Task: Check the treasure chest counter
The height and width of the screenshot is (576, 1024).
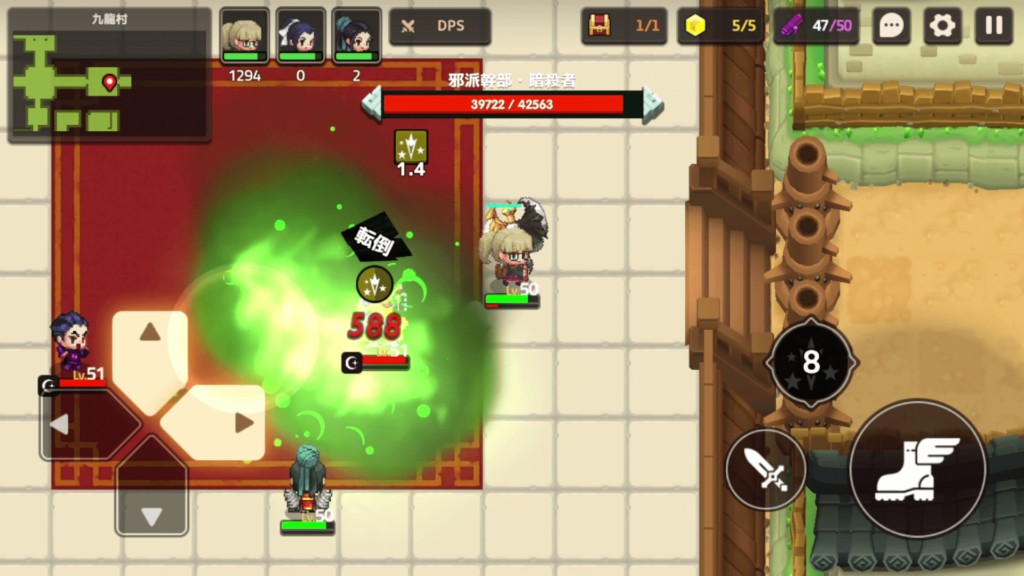Action: [x=624, y=26]
